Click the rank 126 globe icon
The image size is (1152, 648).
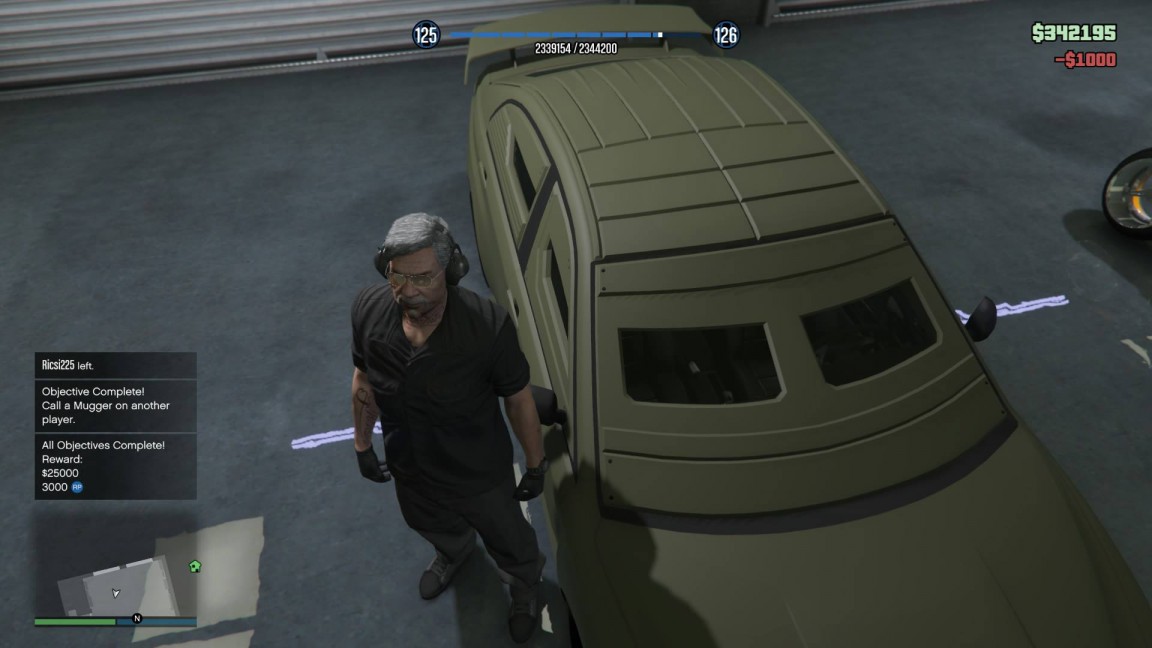click(726, 36)
